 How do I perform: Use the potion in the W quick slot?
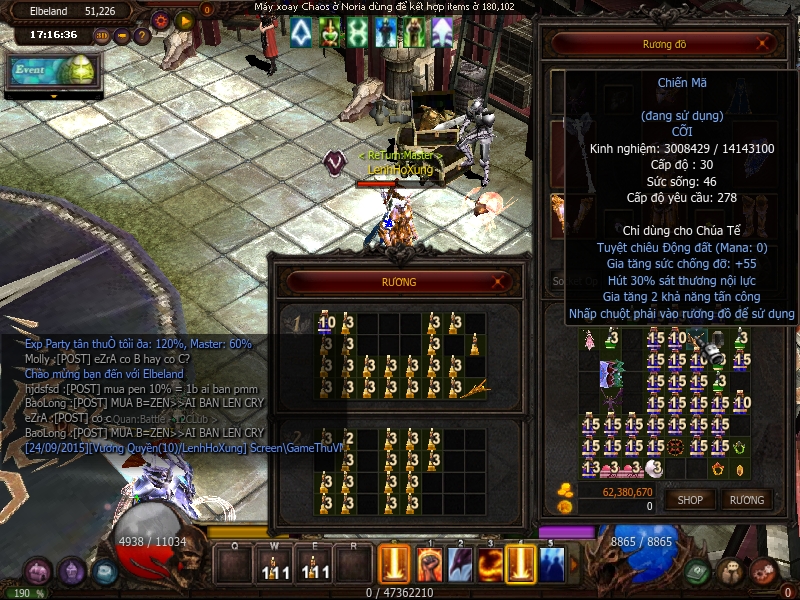click(x=271, y=566)
